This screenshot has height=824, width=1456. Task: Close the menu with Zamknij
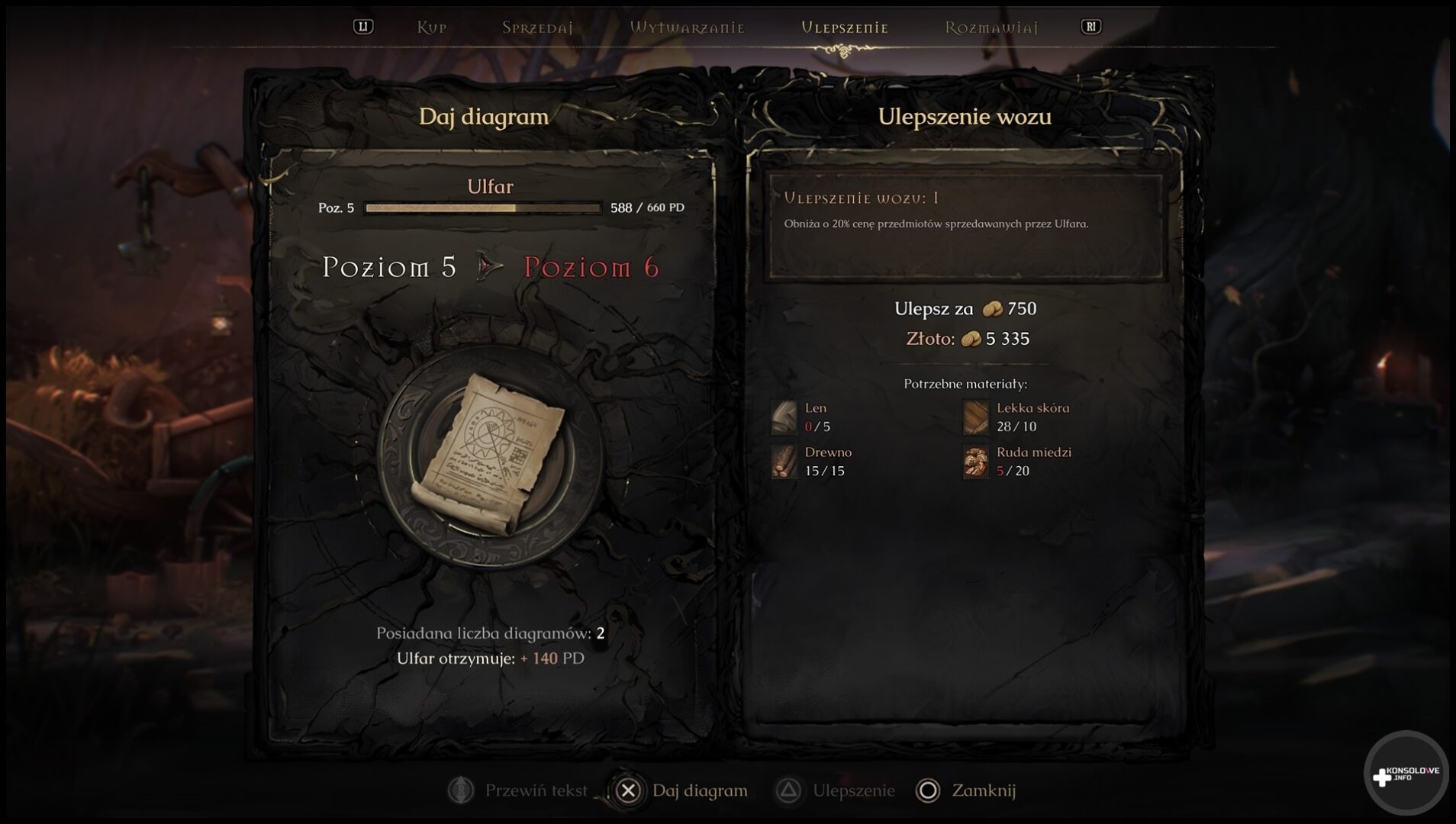pos(967,790)
